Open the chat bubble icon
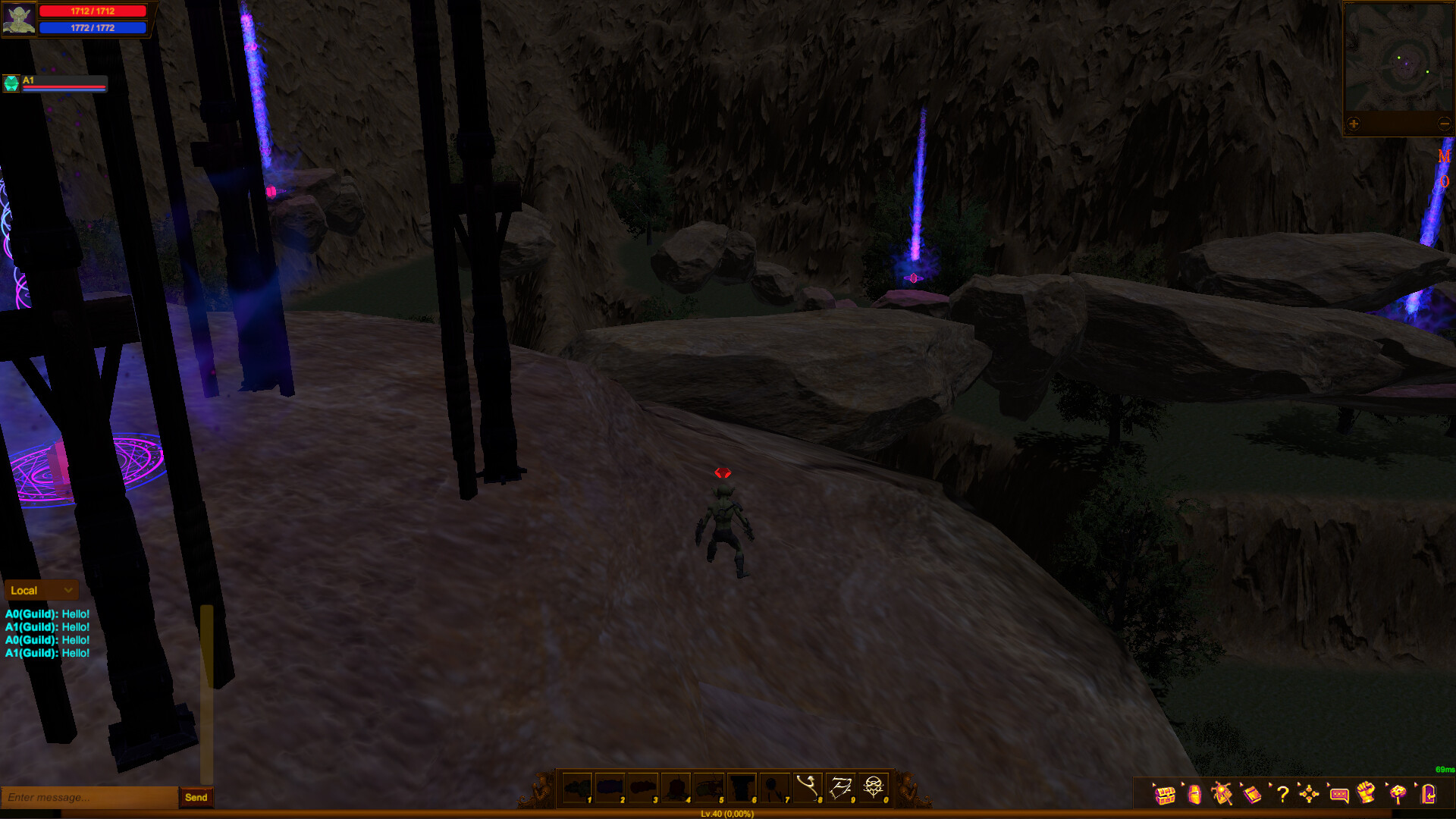Image resolution: width=1456 pixels, height=819 pixels. pos(1338,795)
